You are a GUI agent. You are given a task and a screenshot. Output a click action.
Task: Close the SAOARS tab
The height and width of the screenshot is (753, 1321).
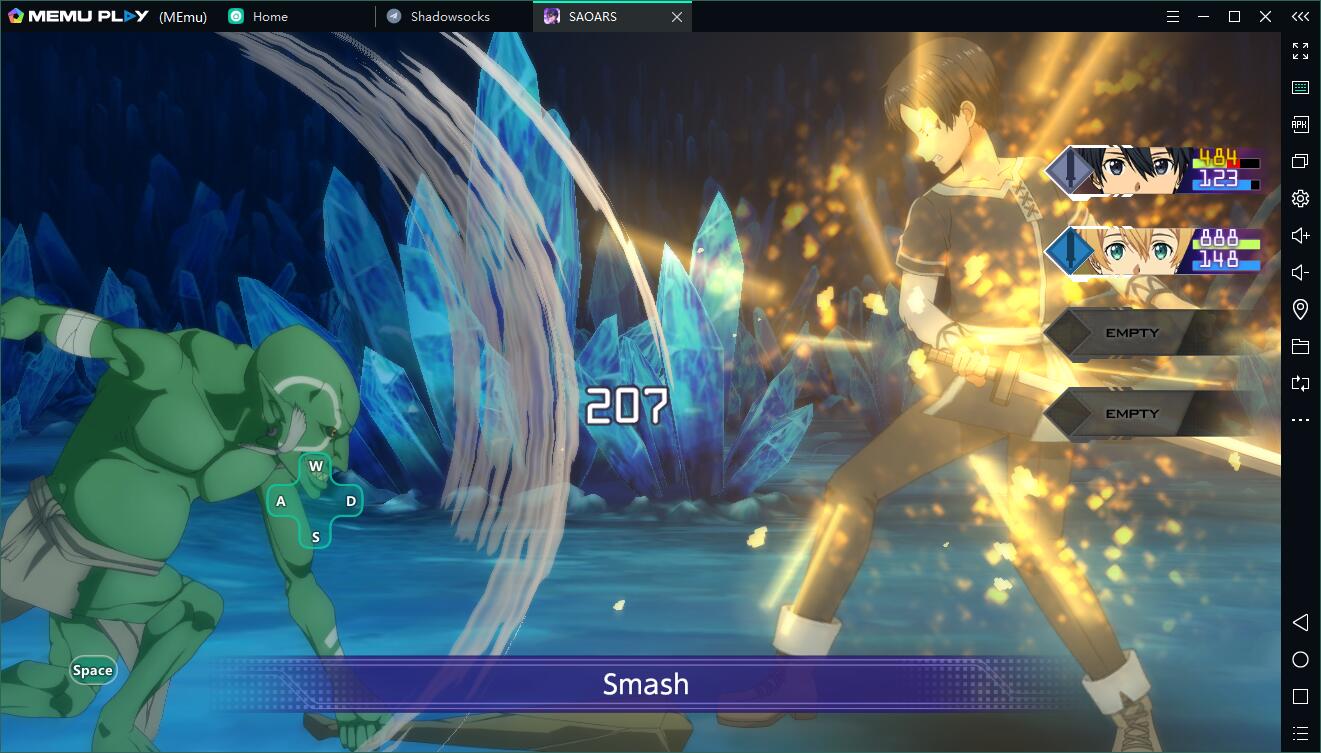677,17
